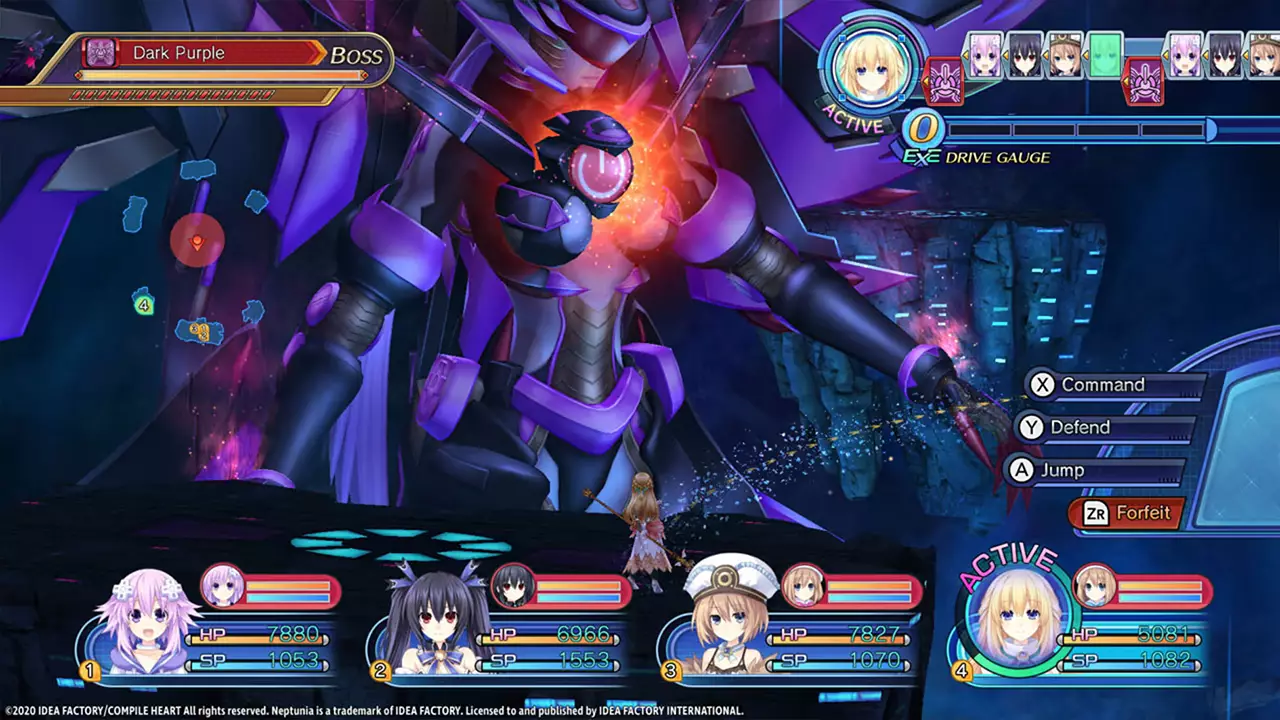Click the chevron next to the green placeholder portrait

click(x=1086, y=56)
